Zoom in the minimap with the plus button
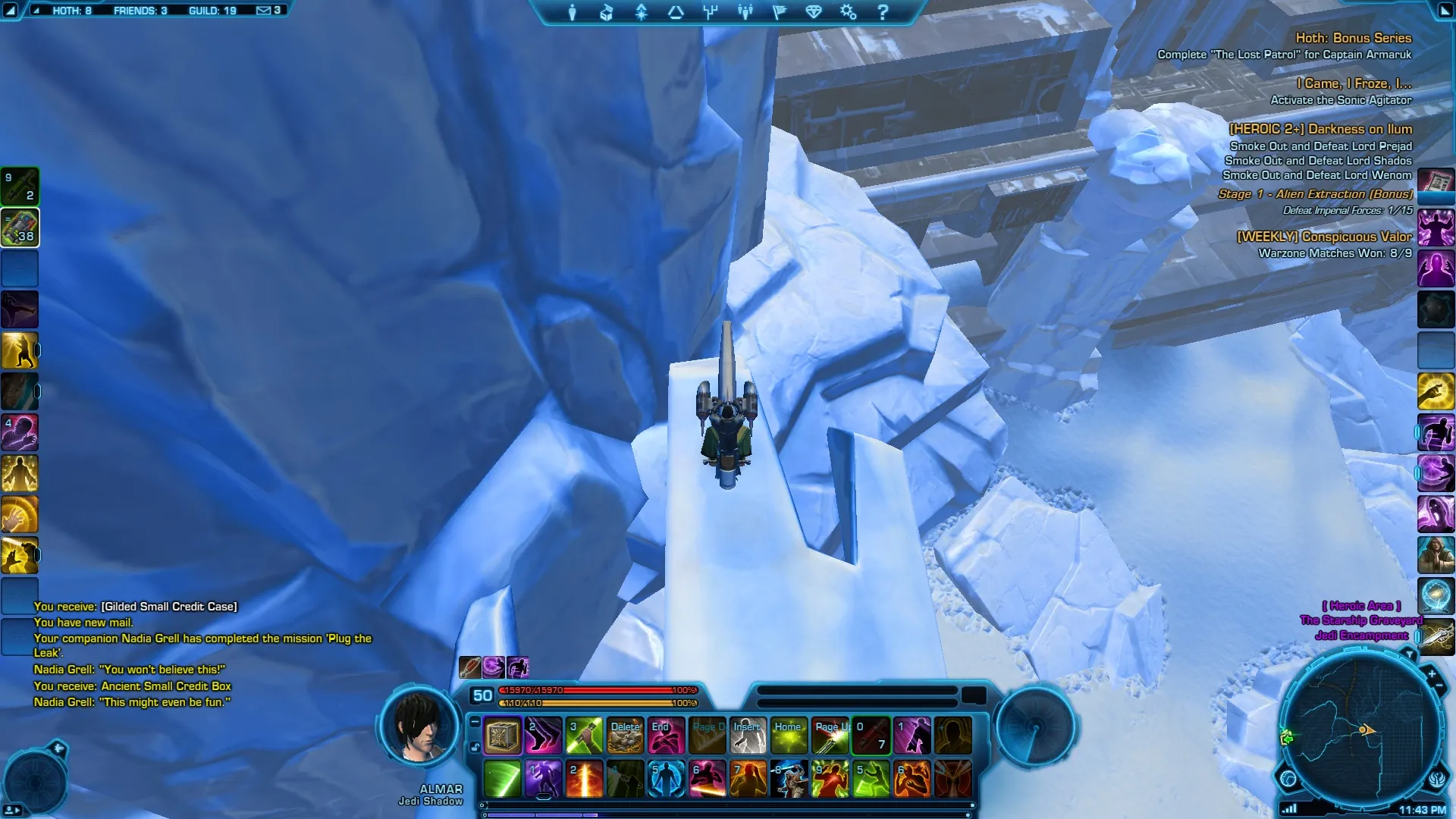Image resolution: width=1456 pixels, height=819 pixels. [1432, 673]
